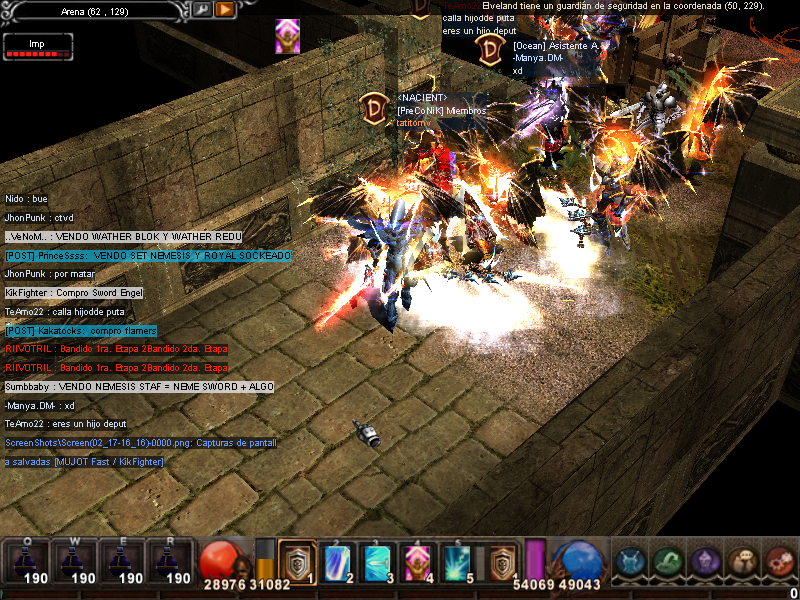Open the green round menu icon

click(669, 562)
